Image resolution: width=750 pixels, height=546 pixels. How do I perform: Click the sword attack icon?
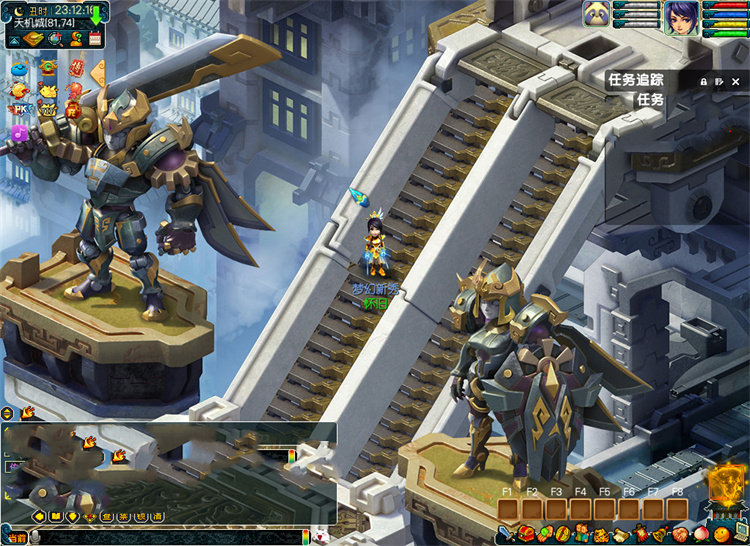(508, 535)
